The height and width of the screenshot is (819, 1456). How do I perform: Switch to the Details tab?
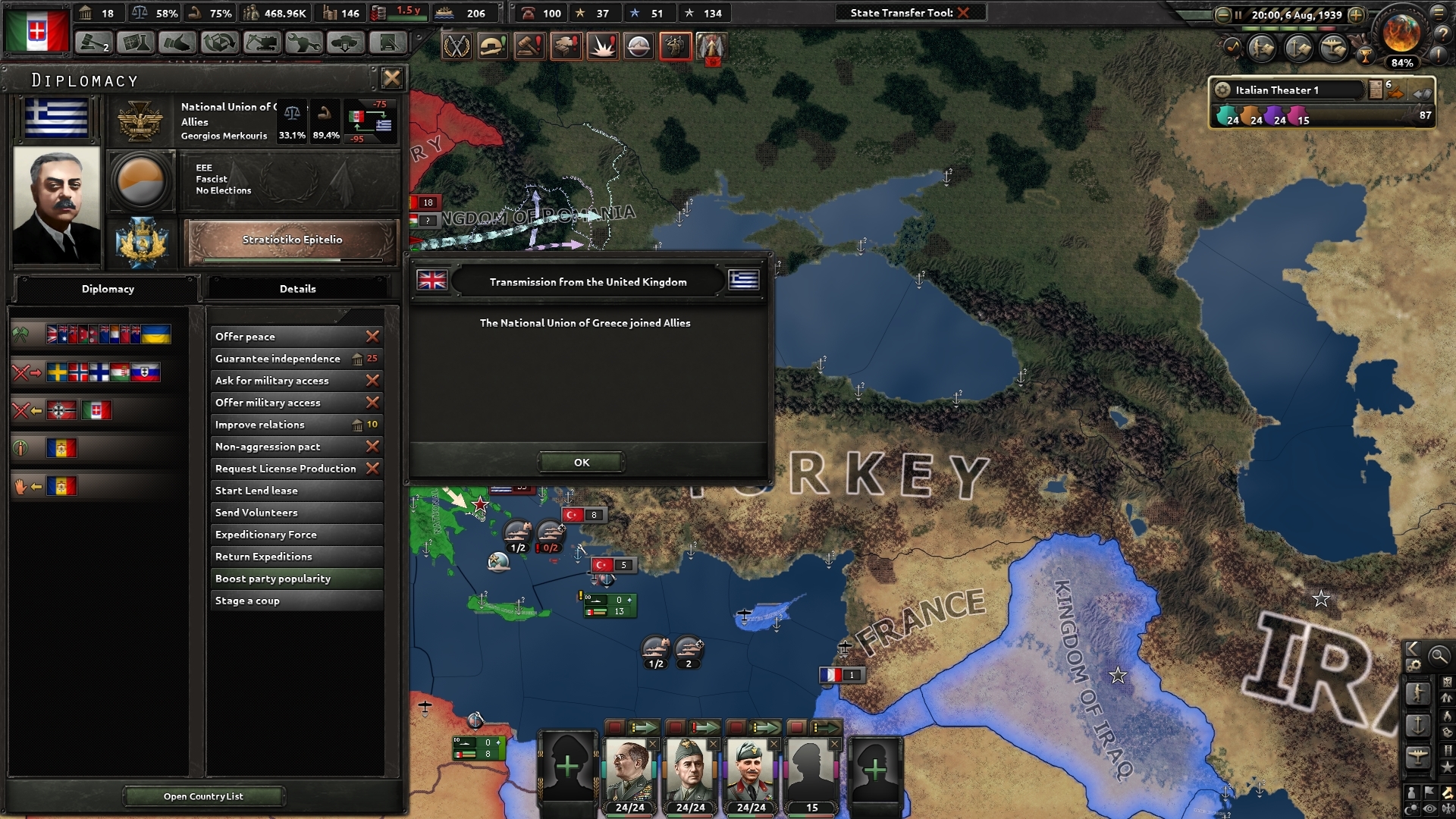click(x=297, y=289)
